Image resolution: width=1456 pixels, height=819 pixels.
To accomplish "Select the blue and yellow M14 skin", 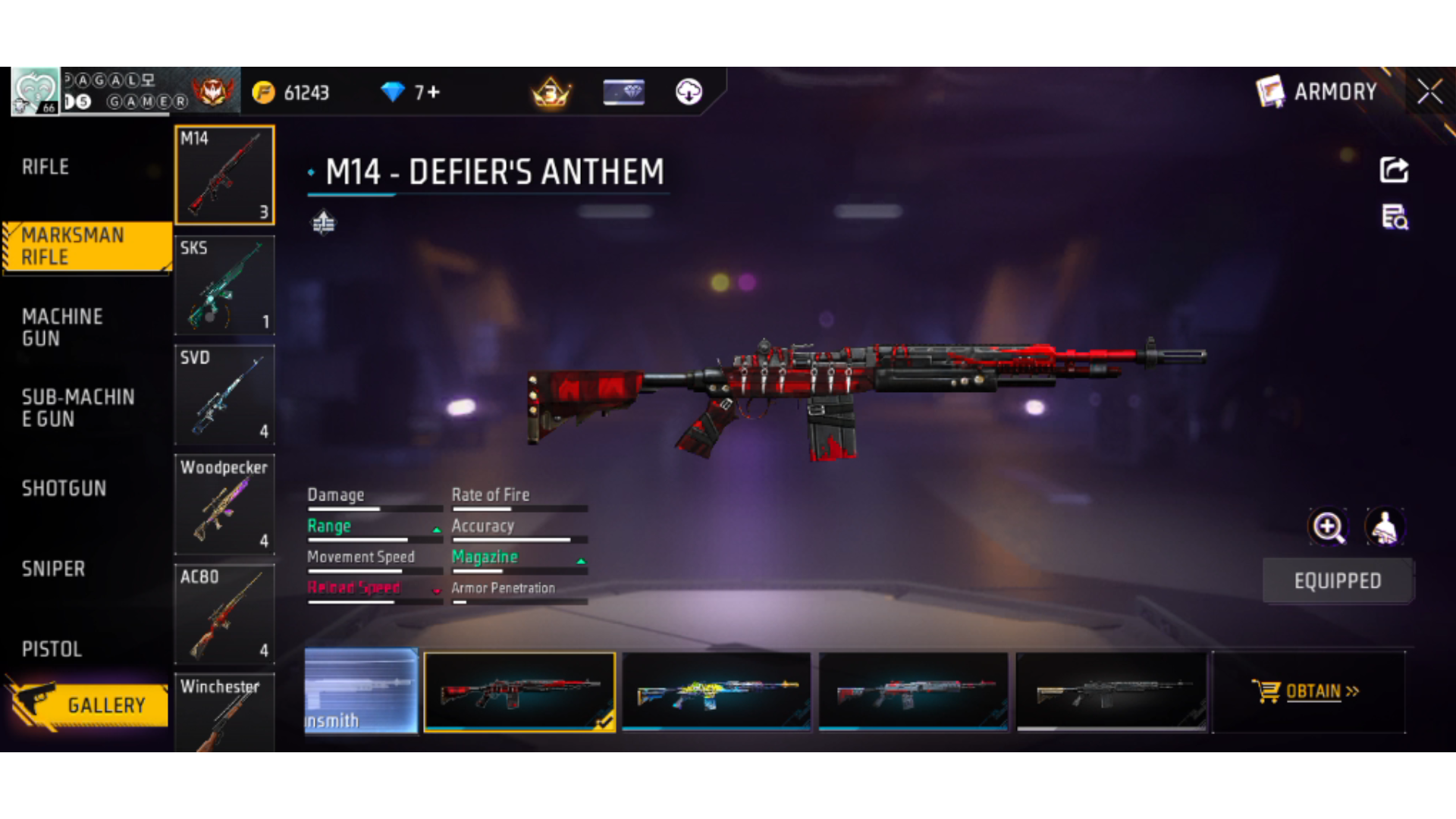I will pos(717,692).
